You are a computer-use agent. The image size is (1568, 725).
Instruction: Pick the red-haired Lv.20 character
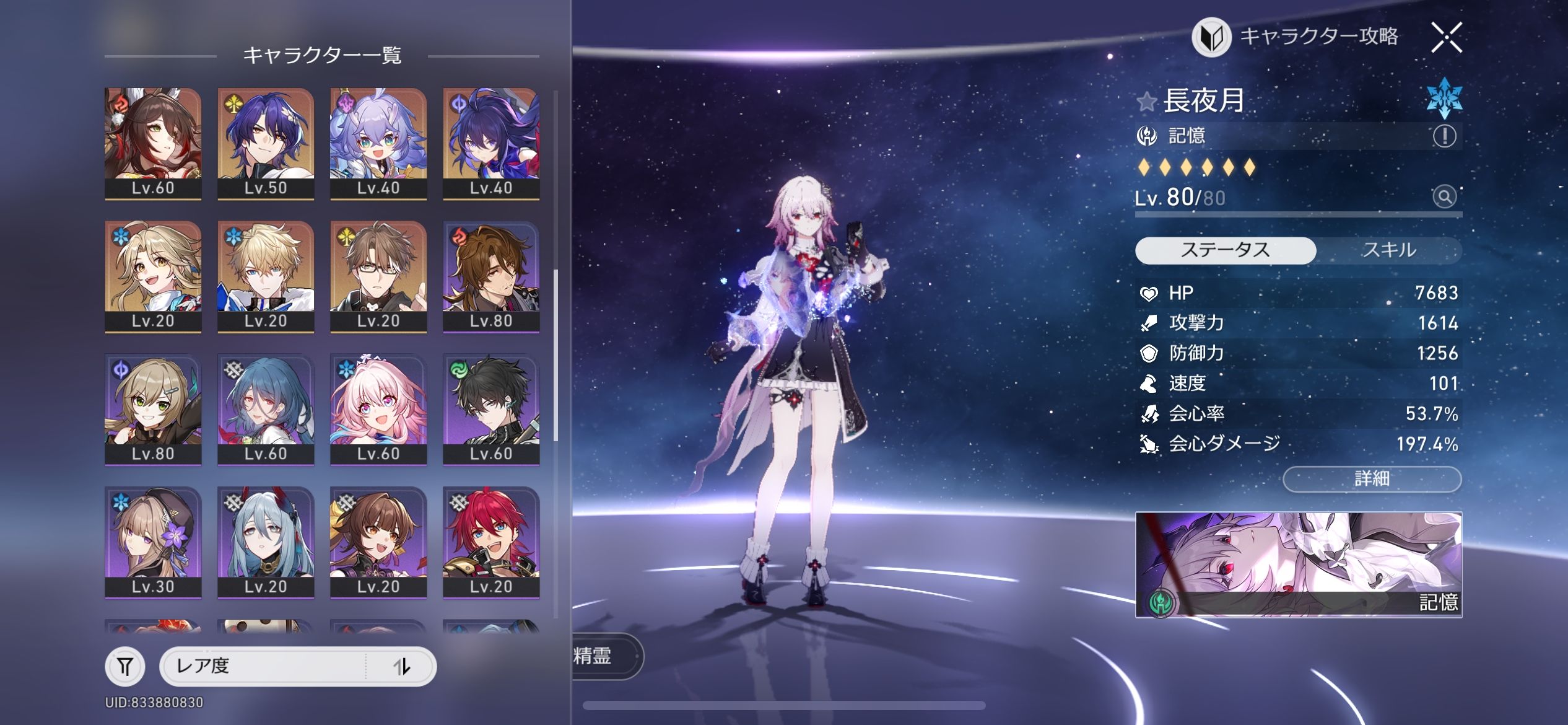(491, 542)
